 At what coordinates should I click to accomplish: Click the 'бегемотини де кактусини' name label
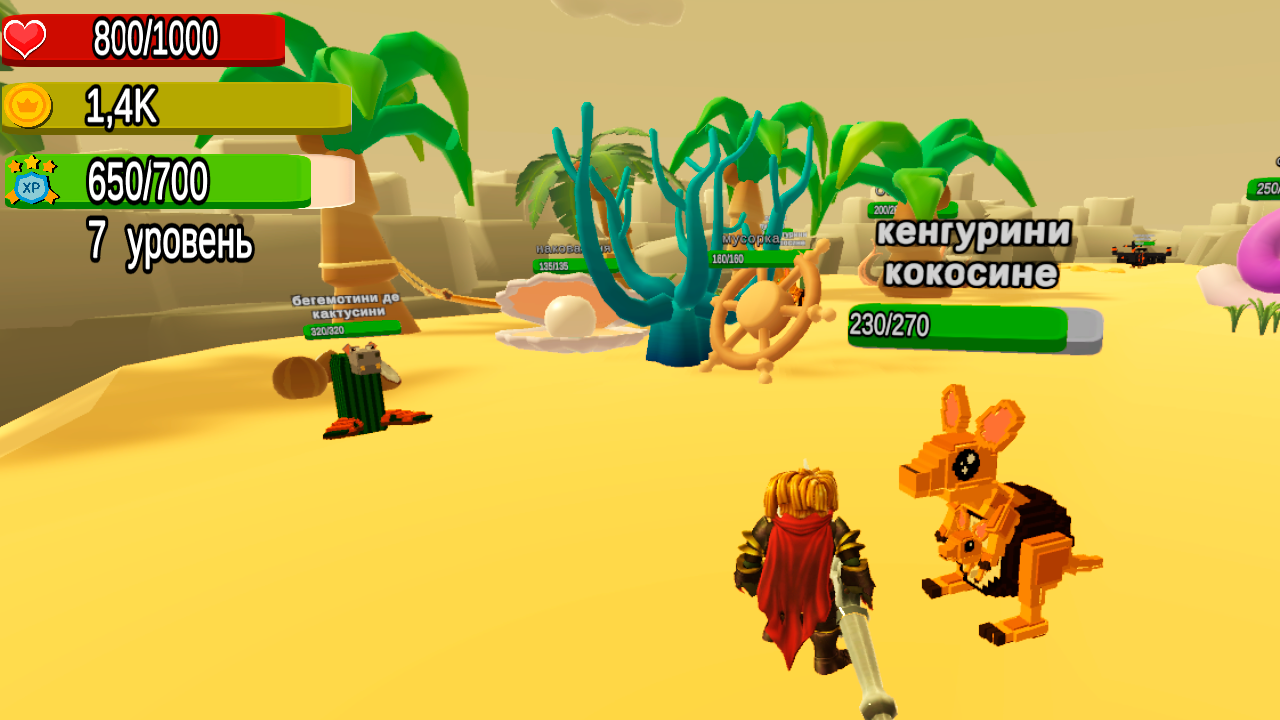pyautogui.click(x=347, y=304)
